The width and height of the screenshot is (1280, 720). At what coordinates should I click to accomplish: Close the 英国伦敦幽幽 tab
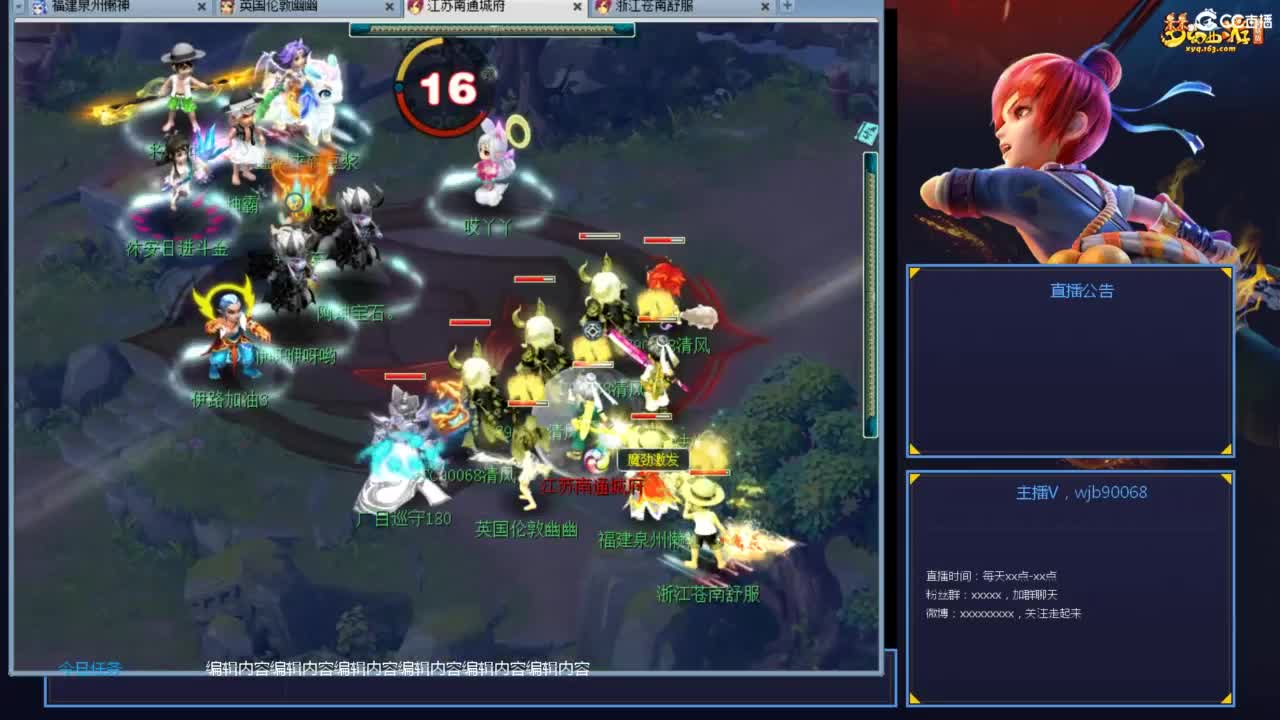(388, 6)
